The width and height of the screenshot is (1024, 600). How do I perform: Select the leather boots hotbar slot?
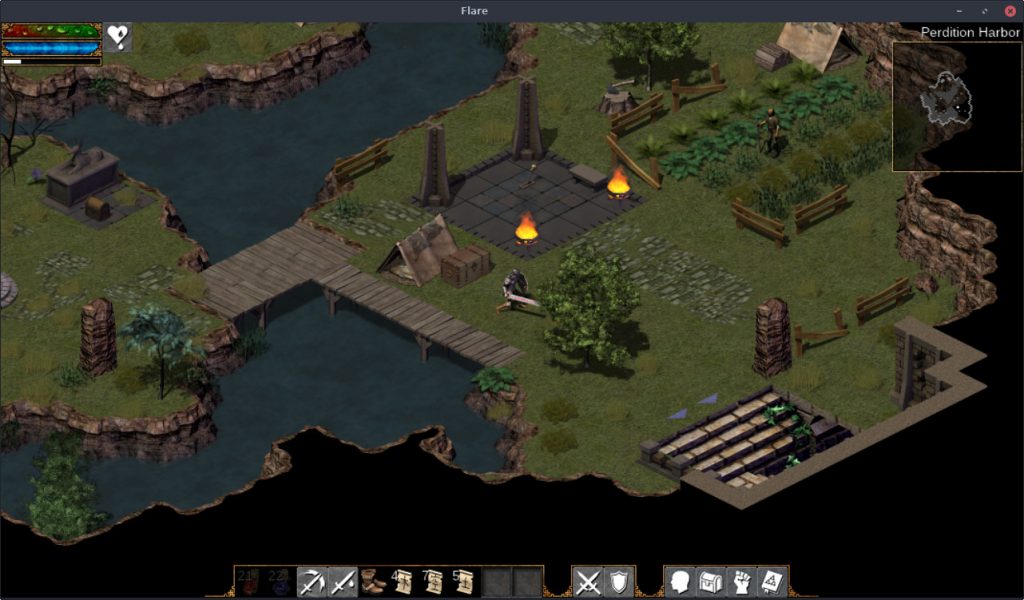tap(374, 581)
